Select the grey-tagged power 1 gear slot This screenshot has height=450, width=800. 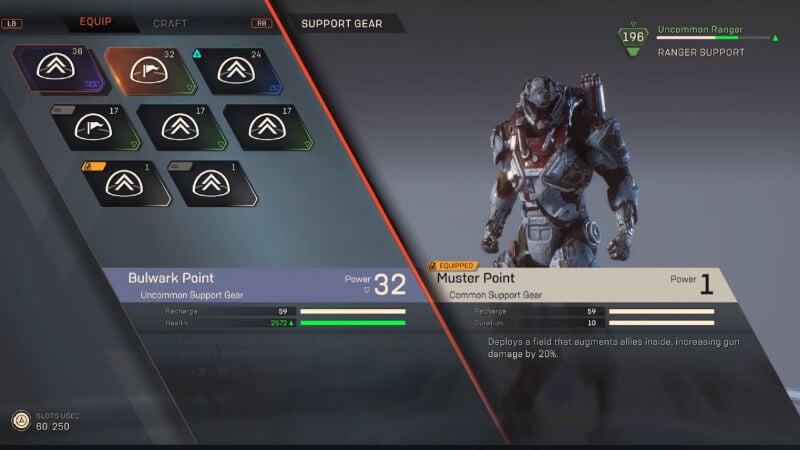click(x=210, y=182)
